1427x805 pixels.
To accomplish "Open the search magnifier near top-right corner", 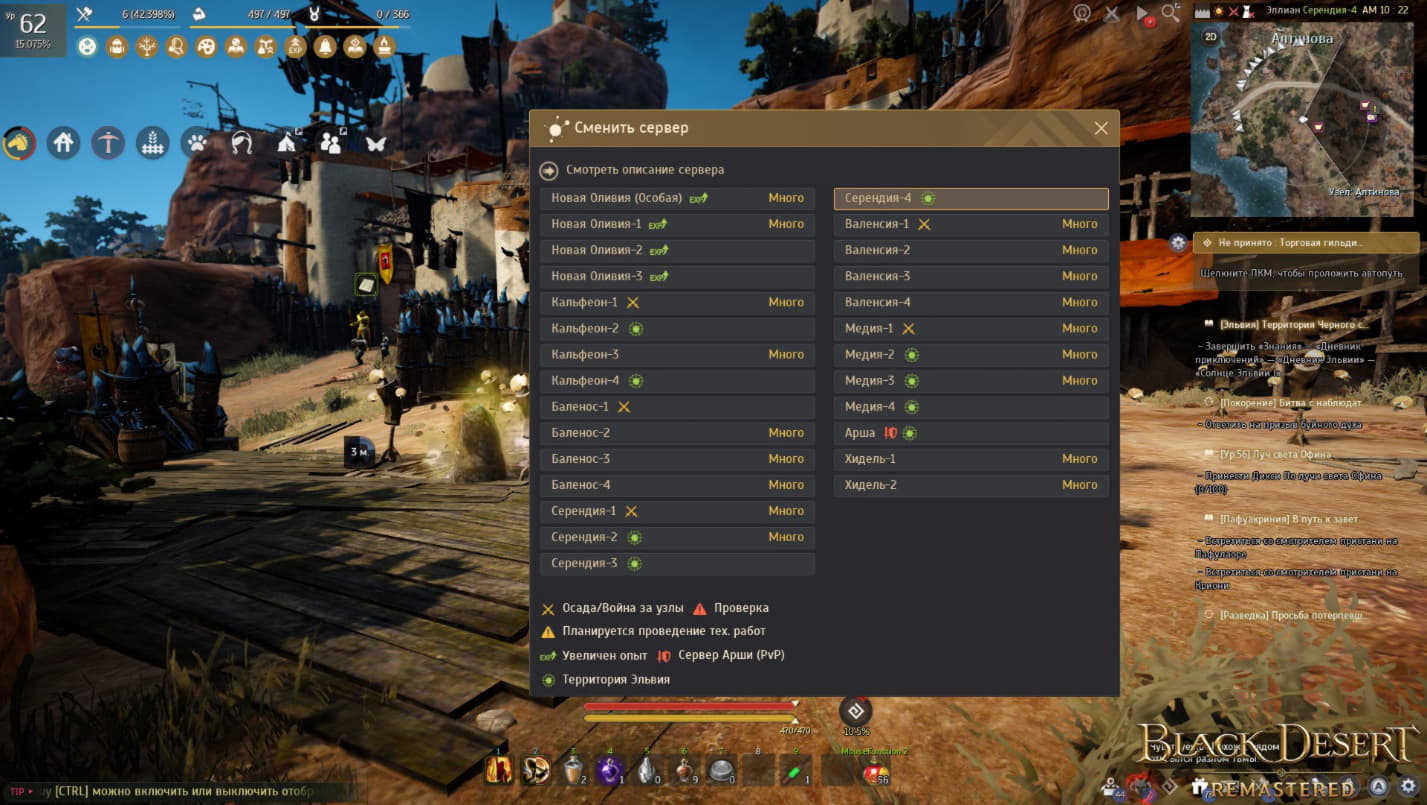I will point(1170,14).
